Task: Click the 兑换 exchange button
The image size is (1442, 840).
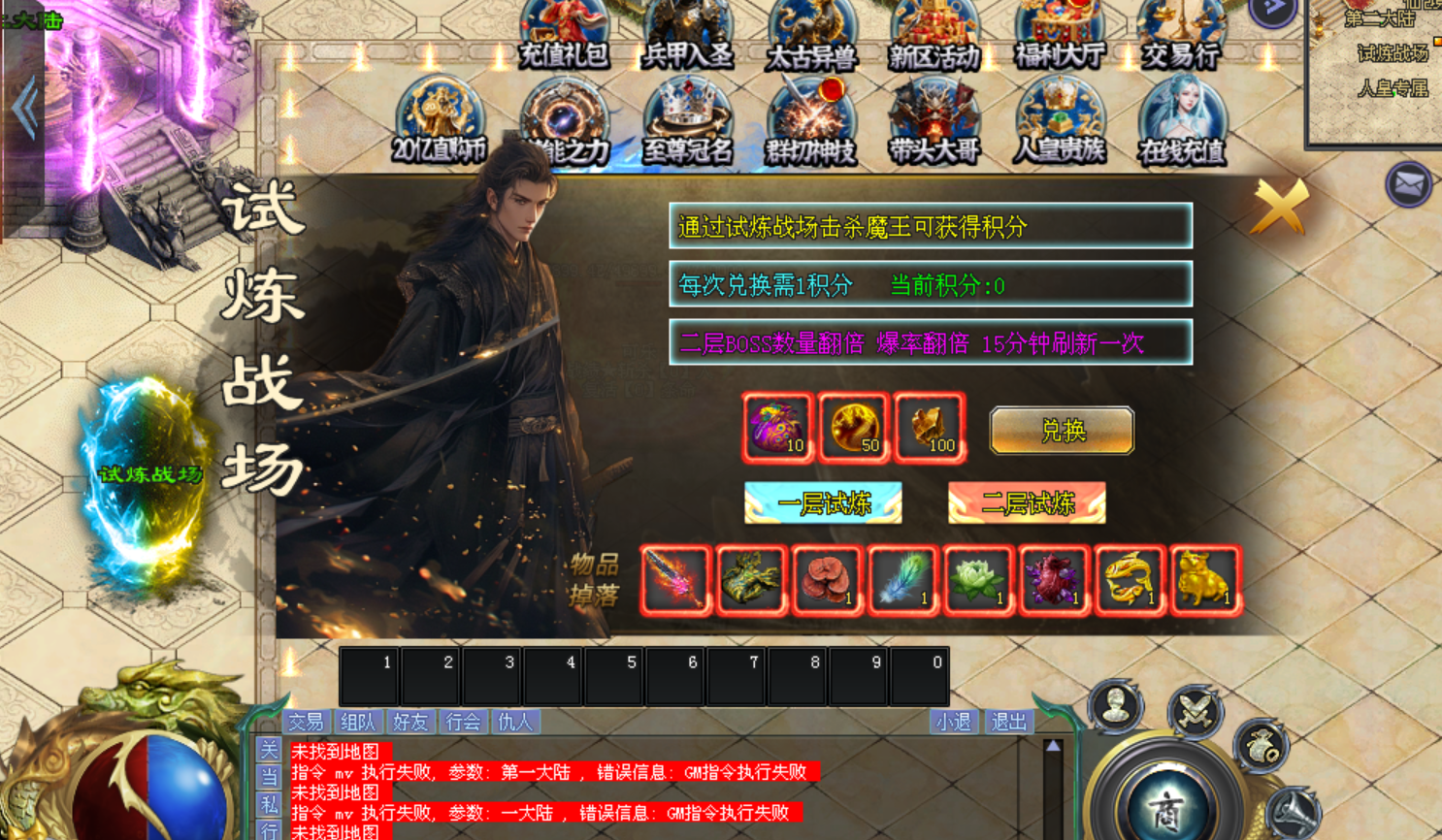Action: click(1062, 431)
